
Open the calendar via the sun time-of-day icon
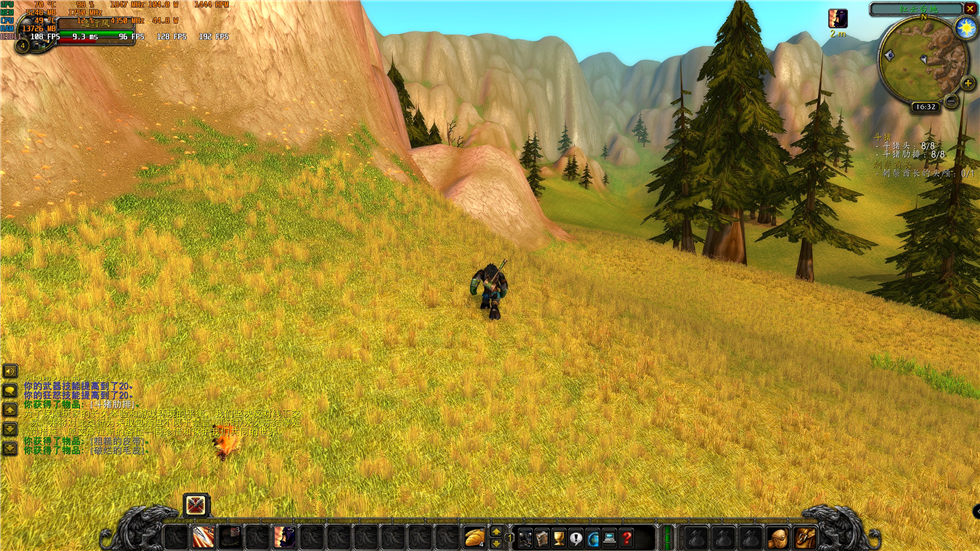coord(965,29)
